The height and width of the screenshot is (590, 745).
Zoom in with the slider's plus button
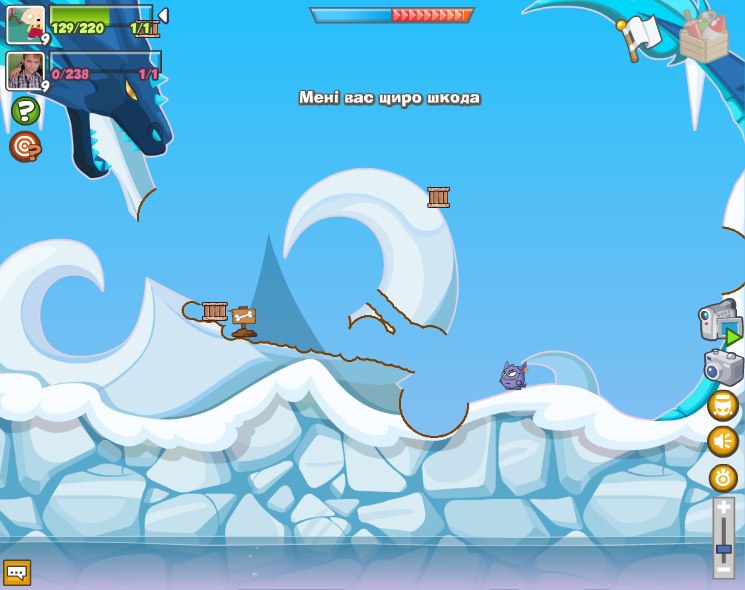click(x=724, y=508)
